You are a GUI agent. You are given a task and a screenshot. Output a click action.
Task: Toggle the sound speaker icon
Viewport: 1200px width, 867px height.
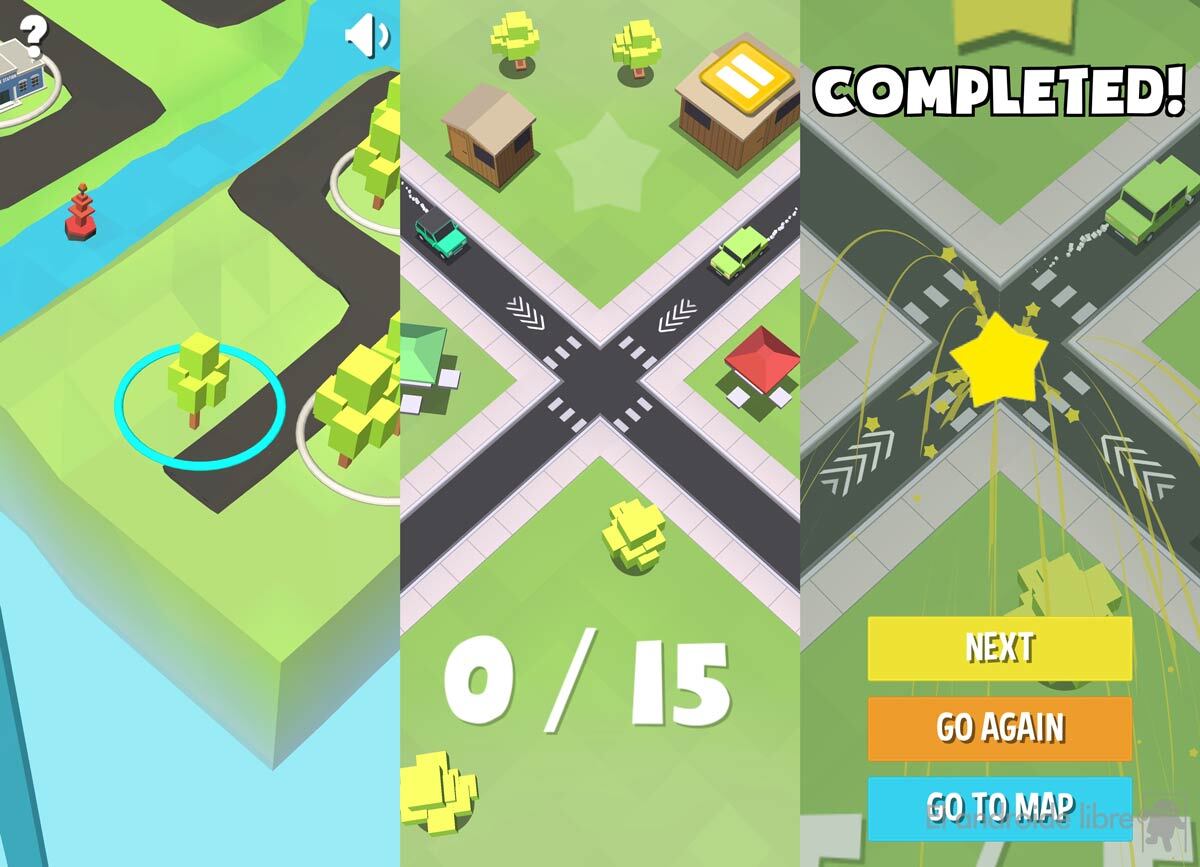coord(366,37)
